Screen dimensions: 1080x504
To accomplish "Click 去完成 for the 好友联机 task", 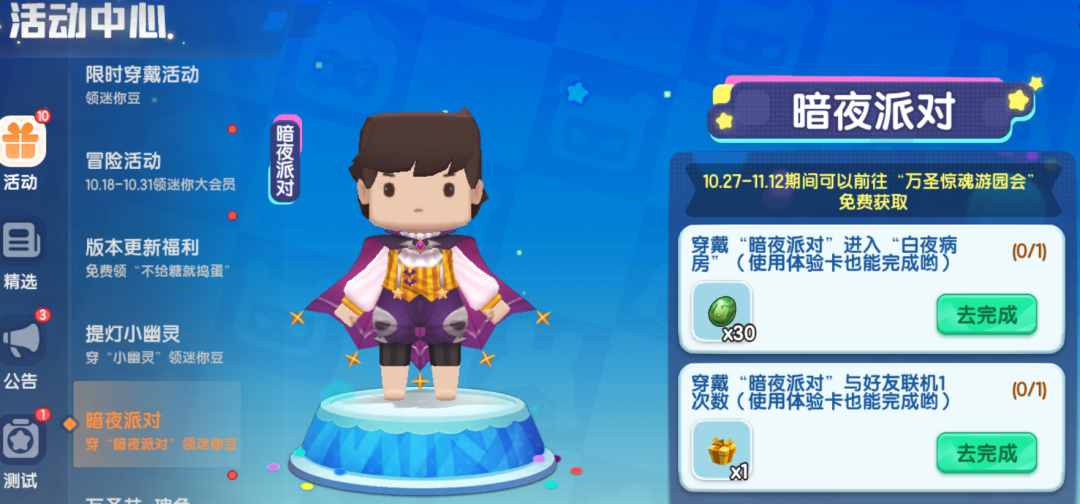I will (x=986, y=453).
